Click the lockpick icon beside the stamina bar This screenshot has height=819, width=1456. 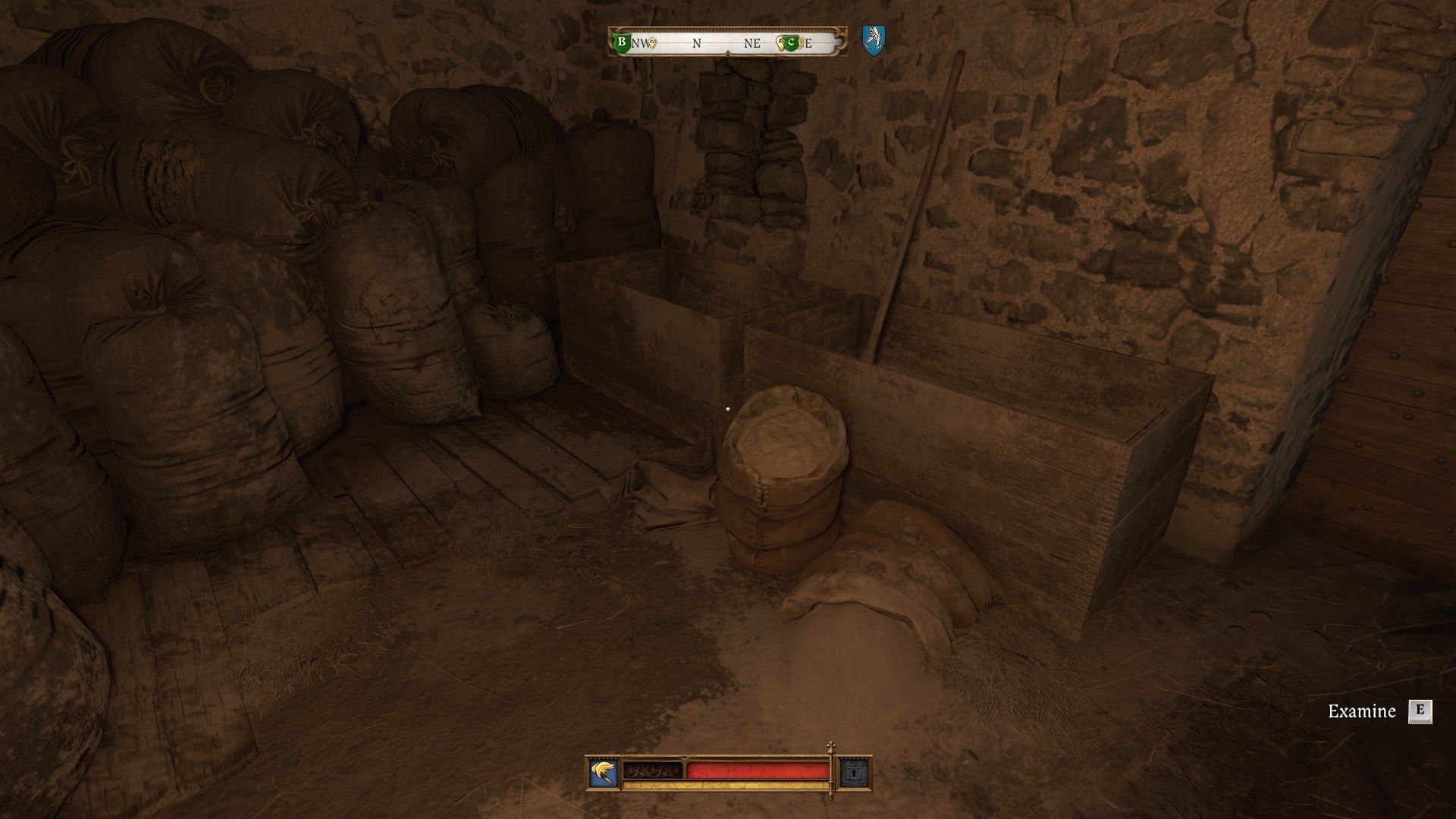pos(855,773)
